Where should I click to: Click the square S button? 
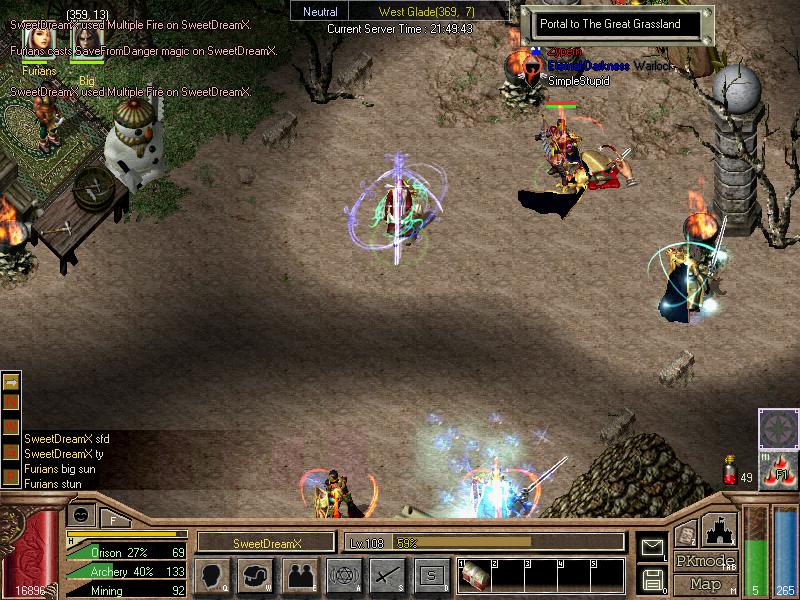click(431, 575)
